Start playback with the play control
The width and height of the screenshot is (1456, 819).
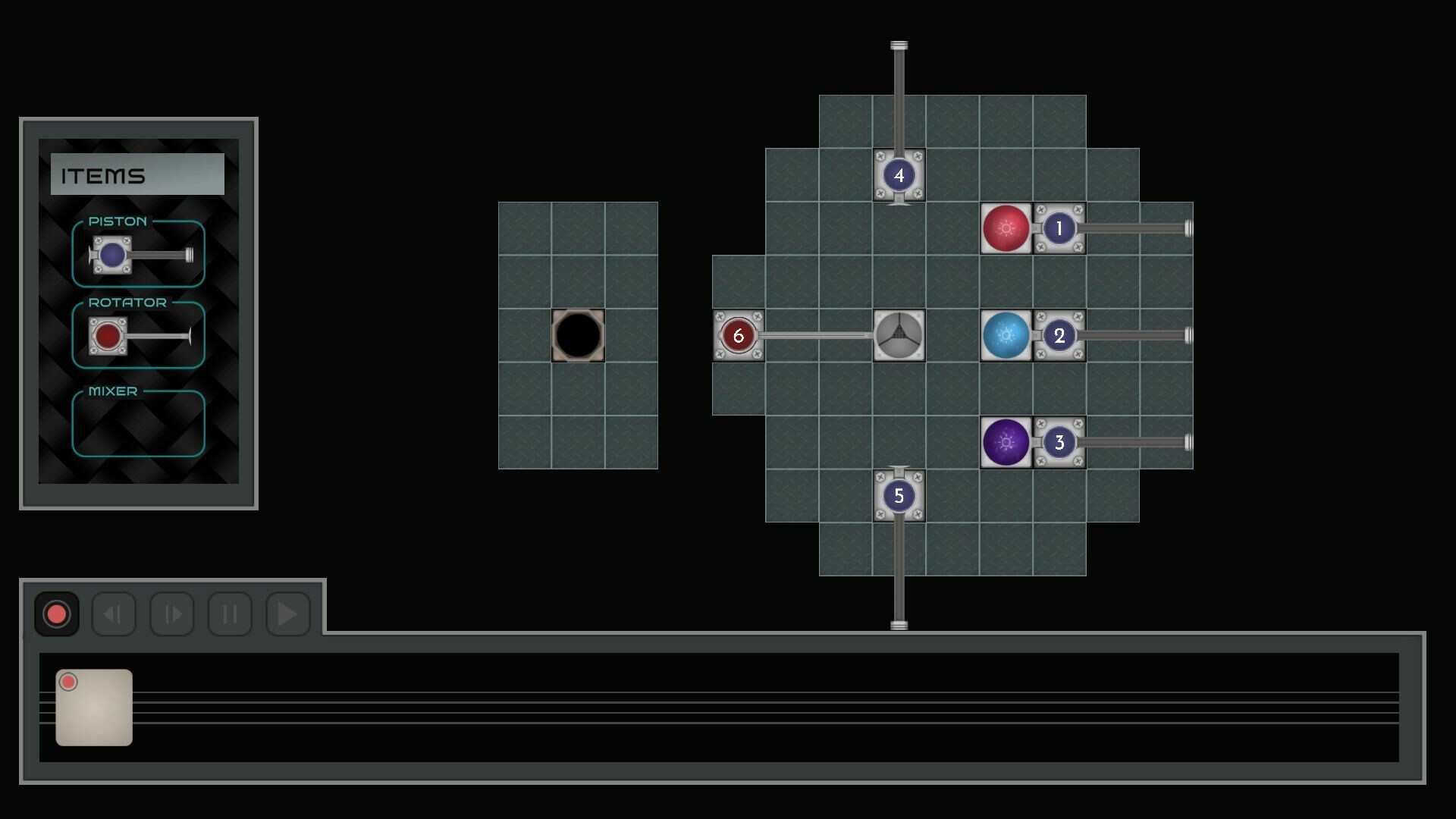(x=287, y=615)
